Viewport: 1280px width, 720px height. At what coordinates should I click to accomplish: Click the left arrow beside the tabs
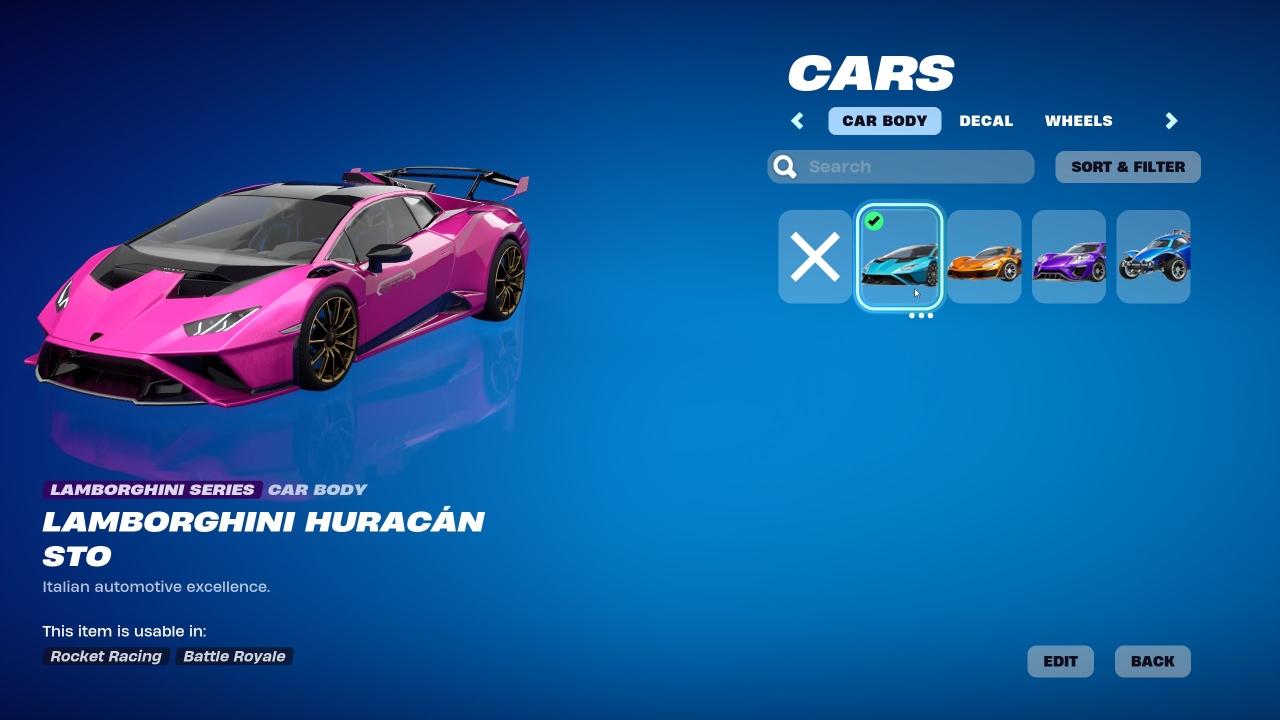tap(798, 121)
